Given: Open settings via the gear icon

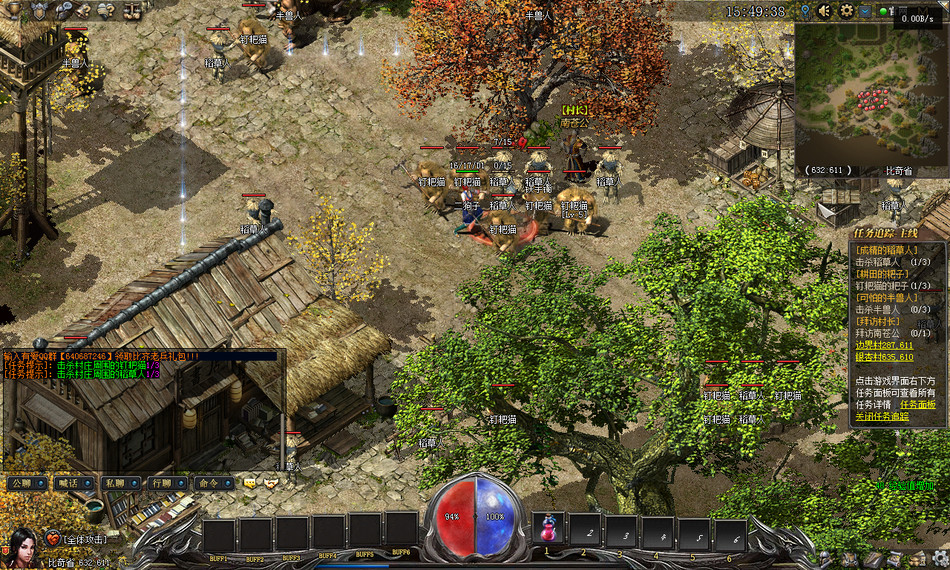Looking at the screenshot, I should (846, 11).
